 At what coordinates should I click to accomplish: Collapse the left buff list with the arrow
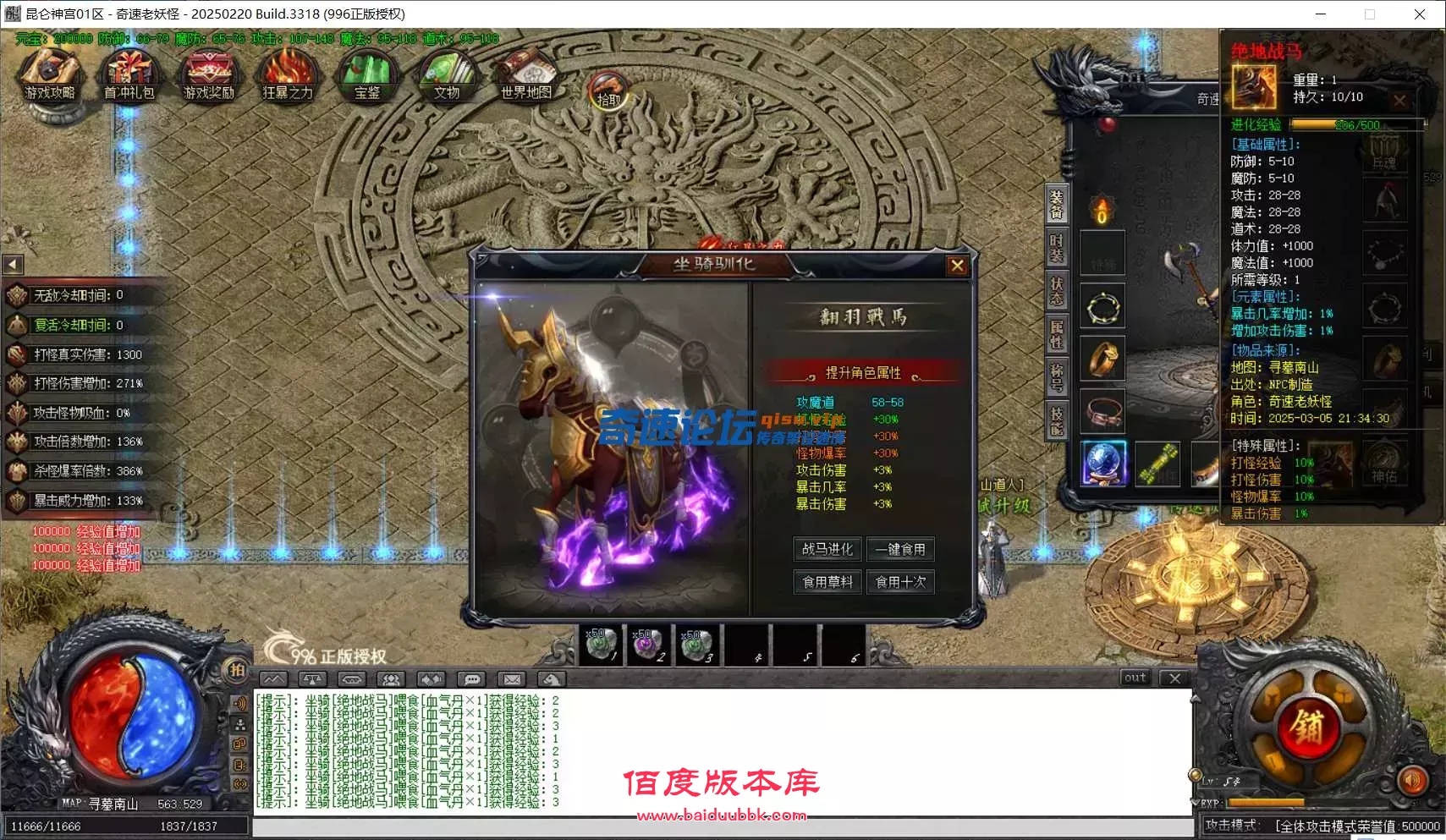[13, 264]
